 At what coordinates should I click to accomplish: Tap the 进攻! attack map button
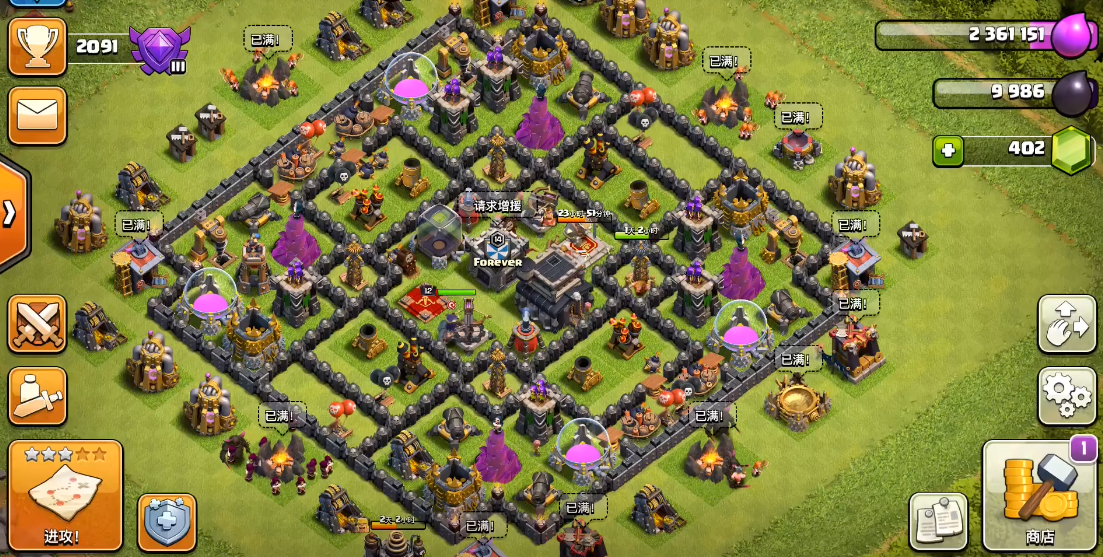point(65,494)
